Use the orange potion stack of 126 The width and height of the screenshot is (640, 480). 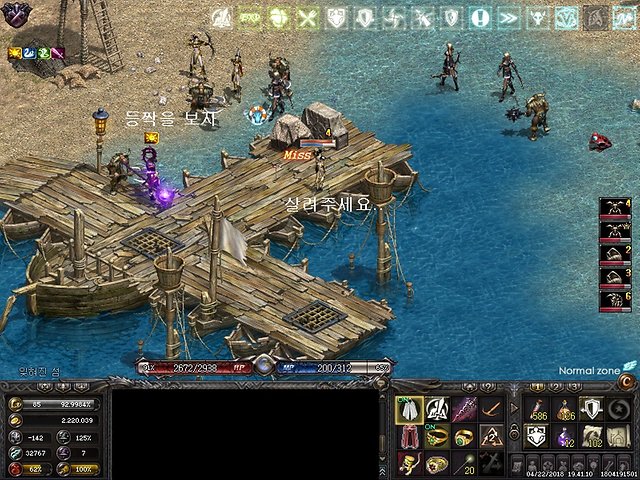[566, 409]
